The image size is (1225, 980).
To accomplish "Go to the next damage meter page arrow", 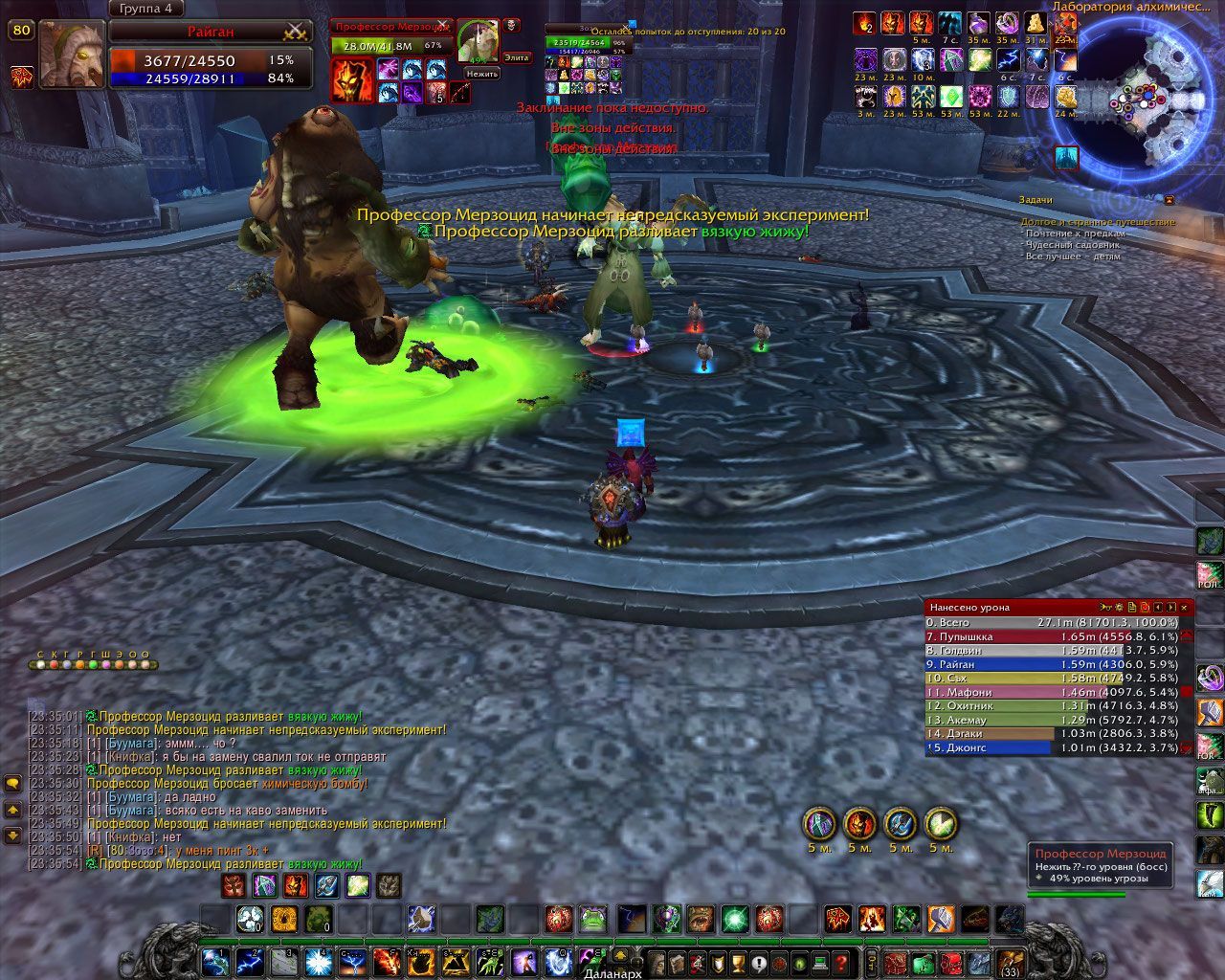I will [x=1170, y=607].
